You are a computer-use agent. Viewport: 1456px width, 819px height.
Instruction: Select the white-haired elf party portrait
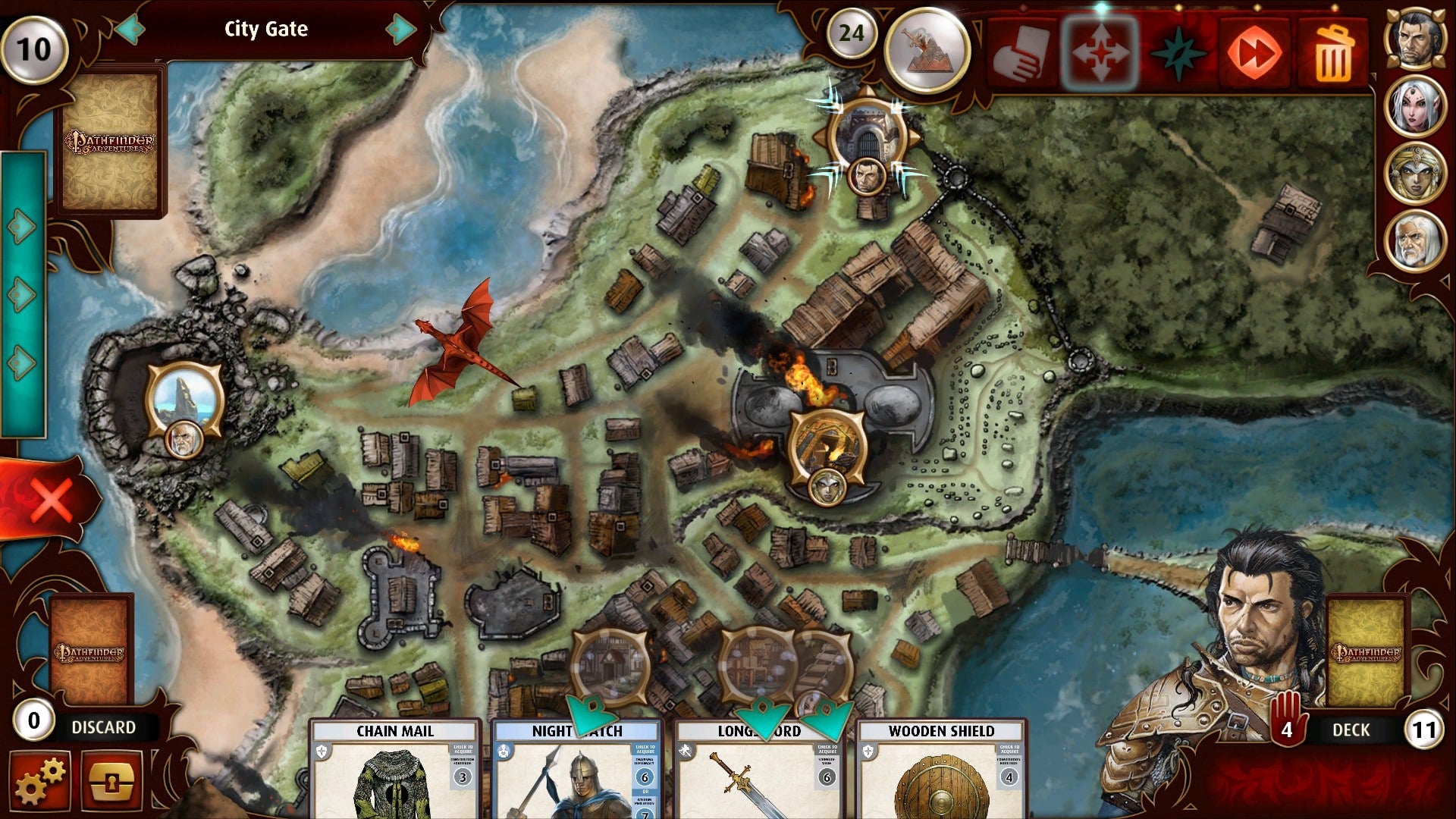point(1416,105)
